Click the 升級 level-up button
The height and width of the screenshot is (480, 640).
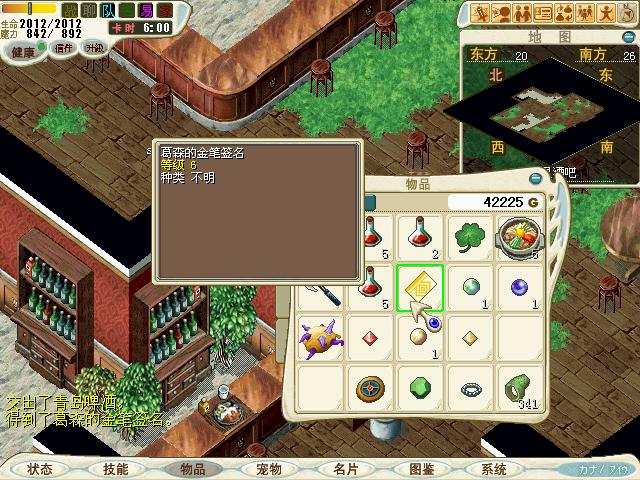[x=95, y=47]
